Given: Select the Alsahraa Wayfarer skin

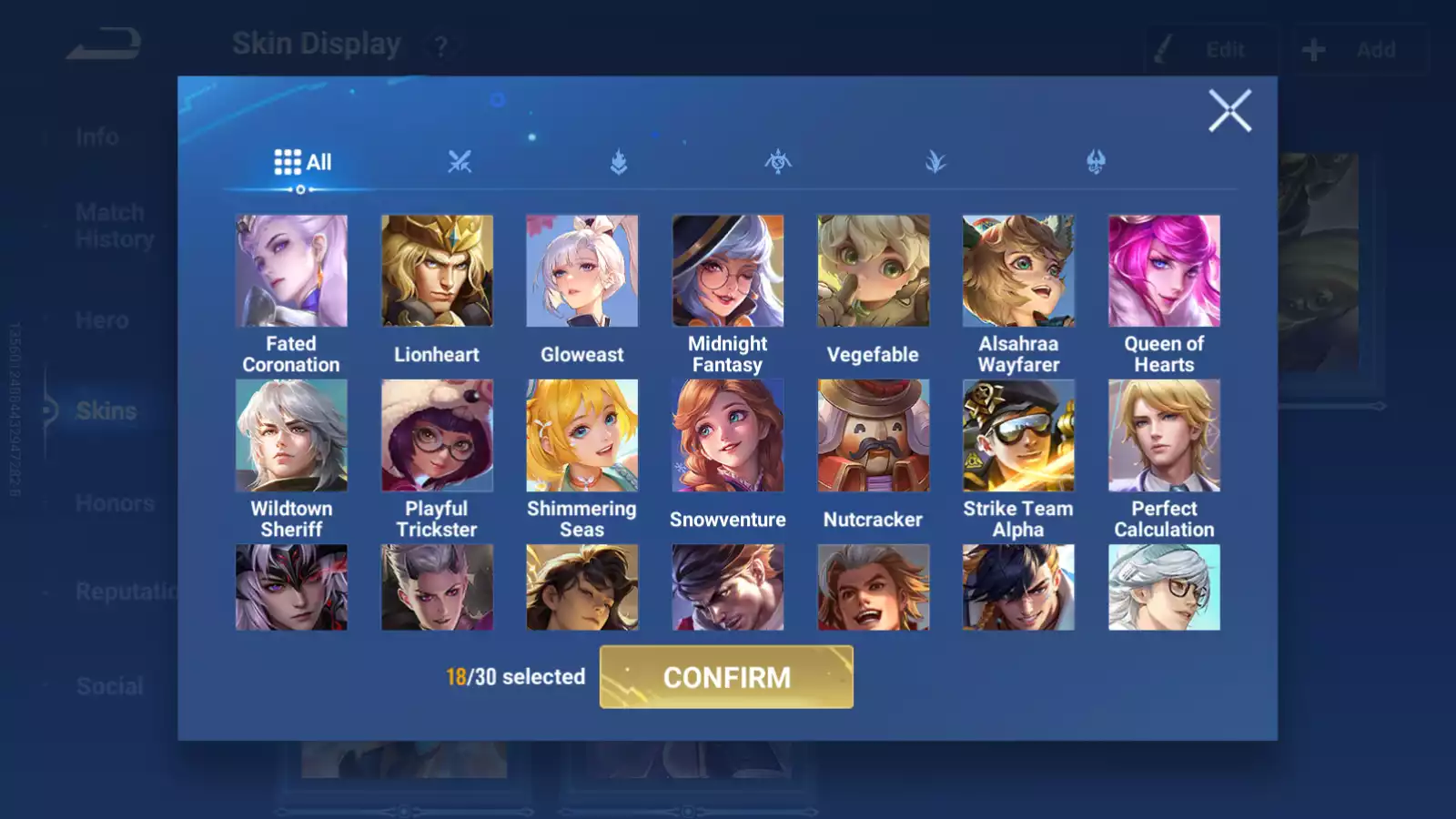Looking at the screenshot, I should click(1018, 271).
